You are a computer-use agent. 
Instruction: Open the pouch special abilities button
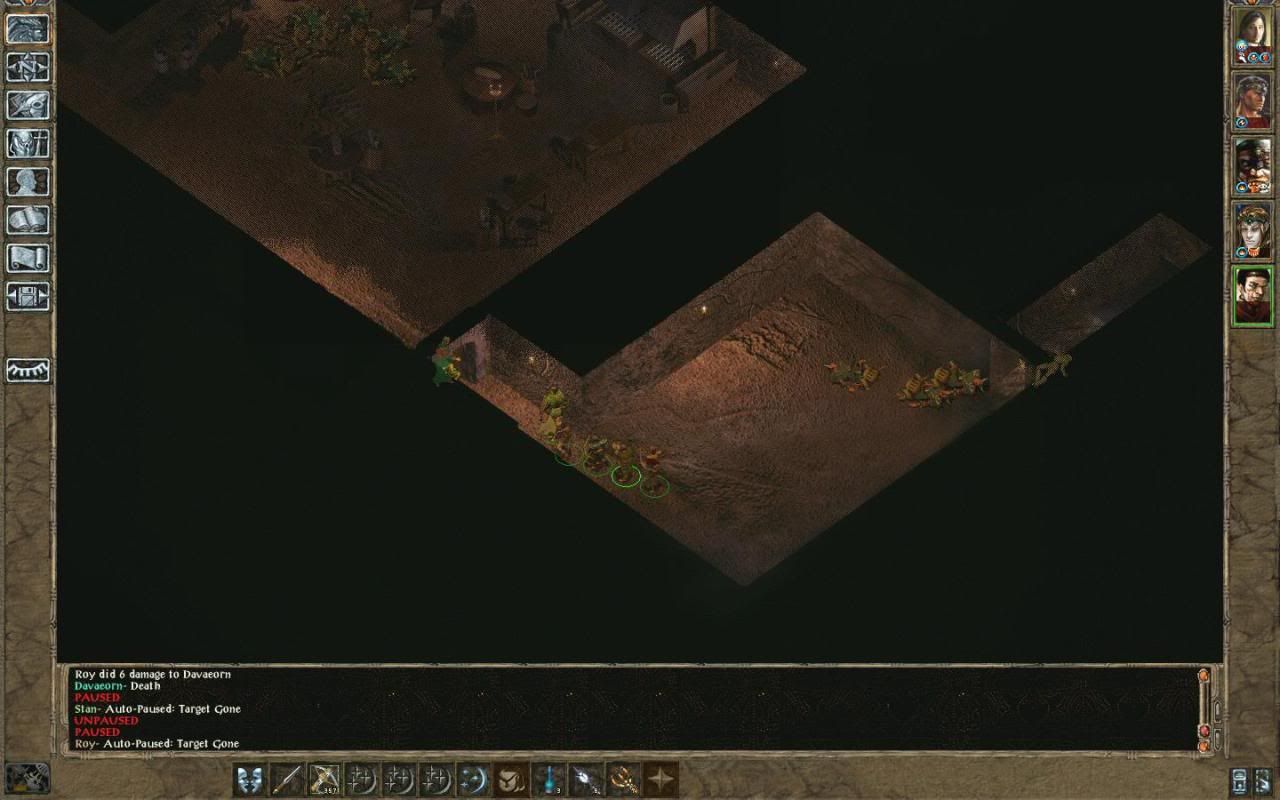coord(511,779)
